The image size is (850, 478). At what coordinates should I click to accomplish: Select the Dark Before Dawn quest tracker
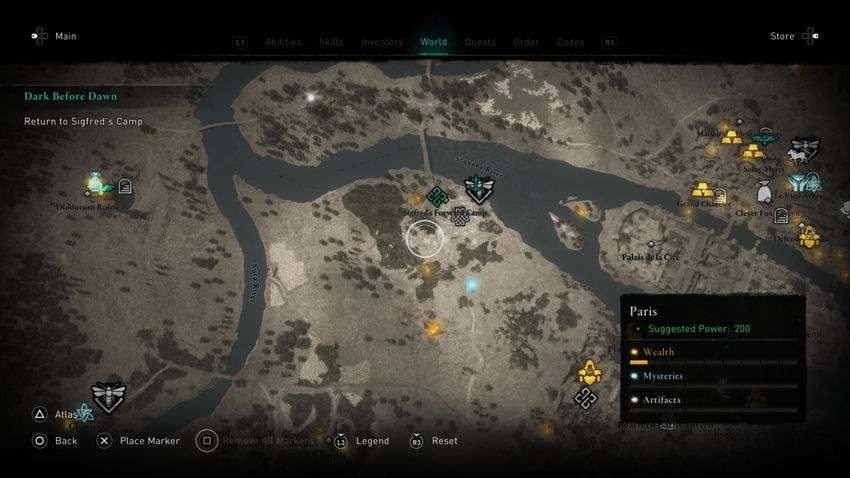71,97
